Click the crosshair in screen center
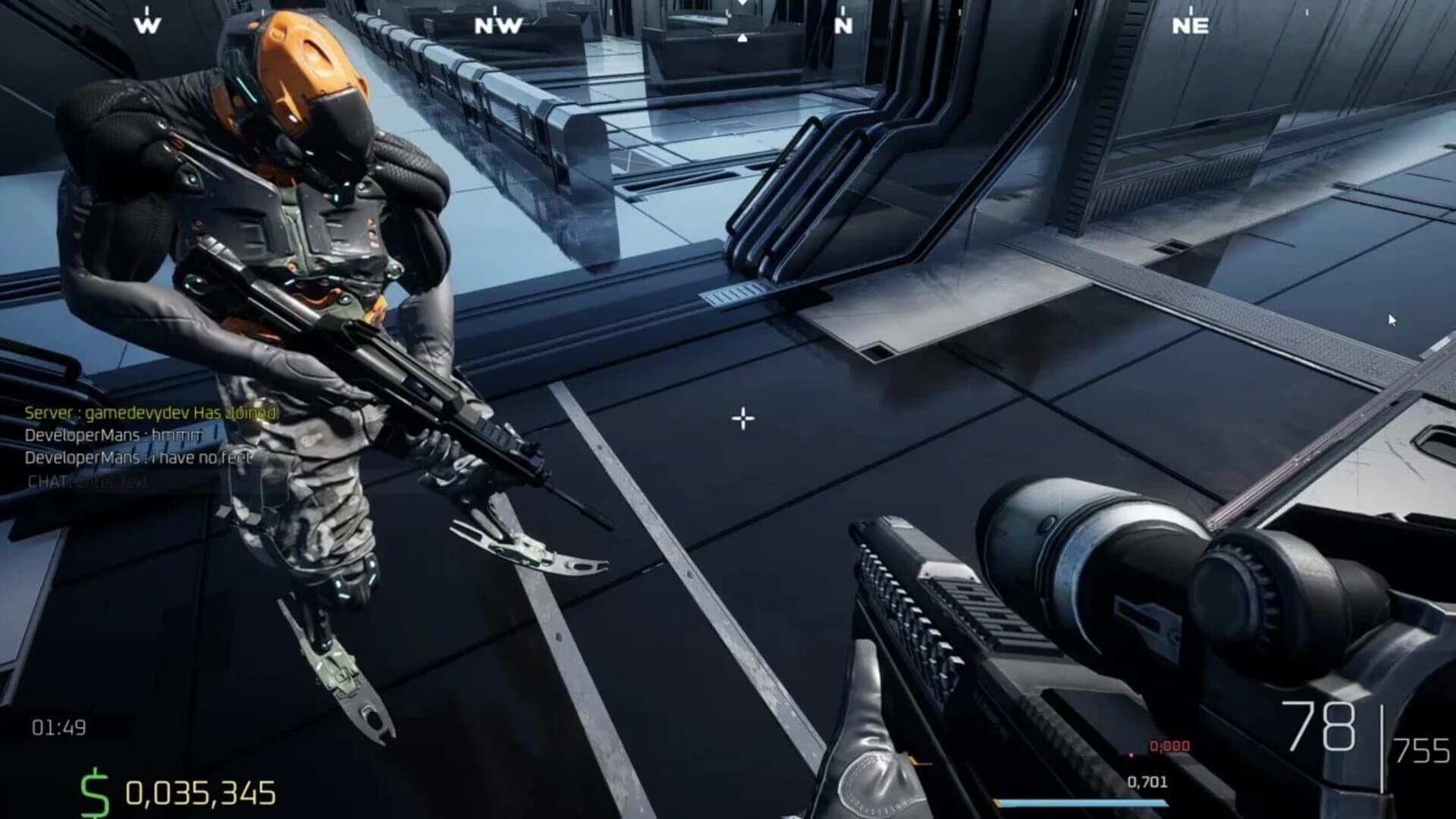The height and width of the screenshot is (819, 1456). [742, 418]
